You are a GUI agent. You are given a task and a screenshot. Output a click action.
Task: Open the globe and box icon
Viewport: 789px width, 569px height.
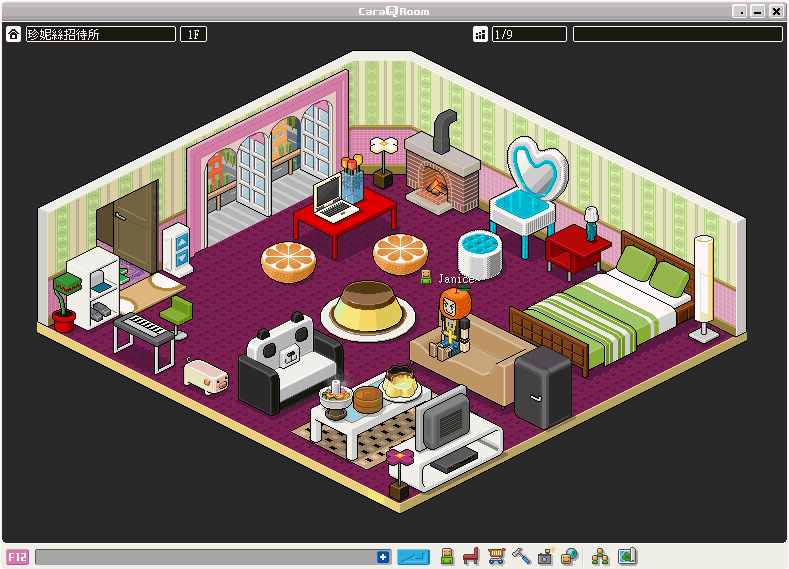tap(569, 557)
